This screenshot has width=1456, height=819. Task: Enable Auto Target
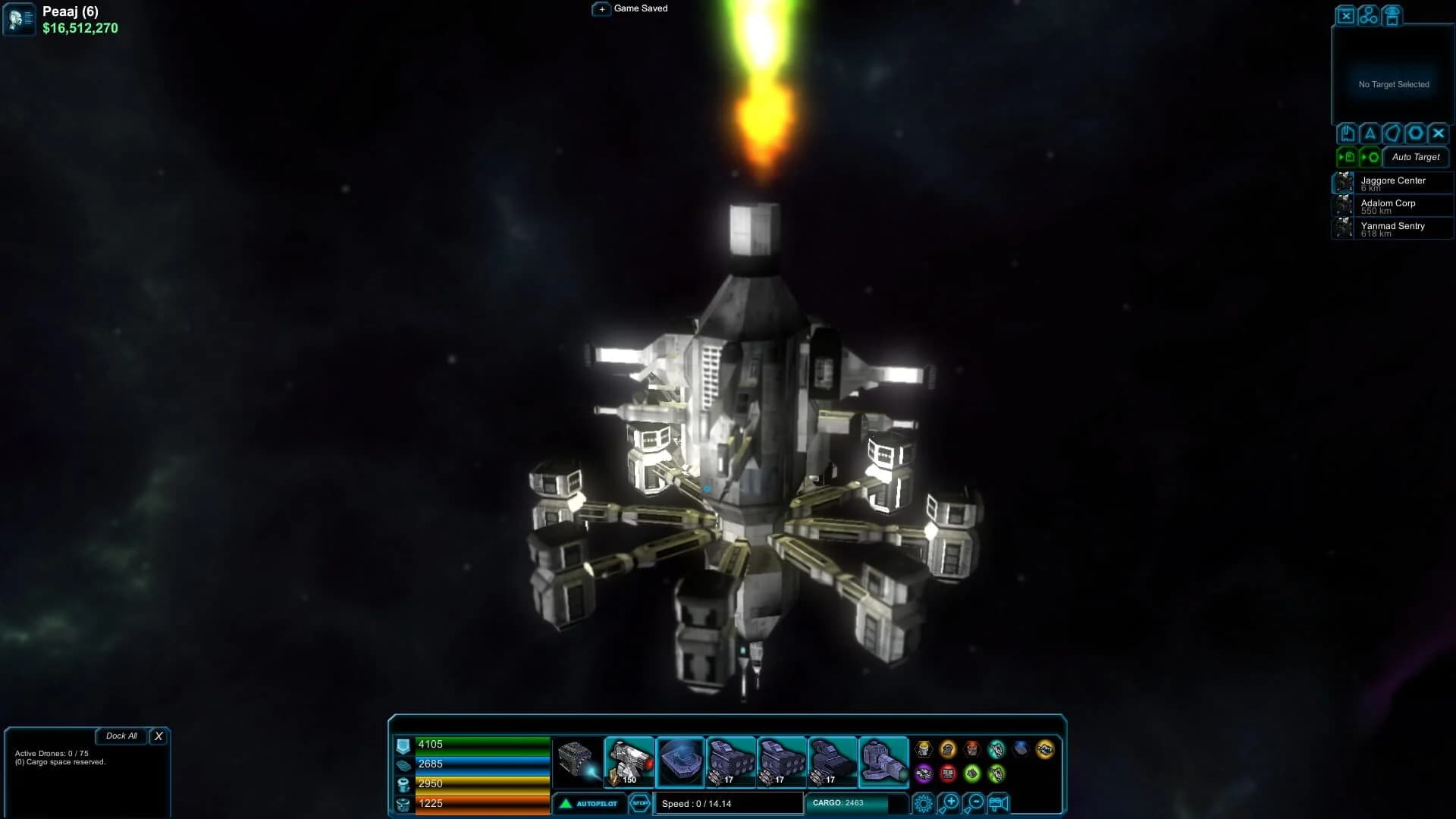1415,158
